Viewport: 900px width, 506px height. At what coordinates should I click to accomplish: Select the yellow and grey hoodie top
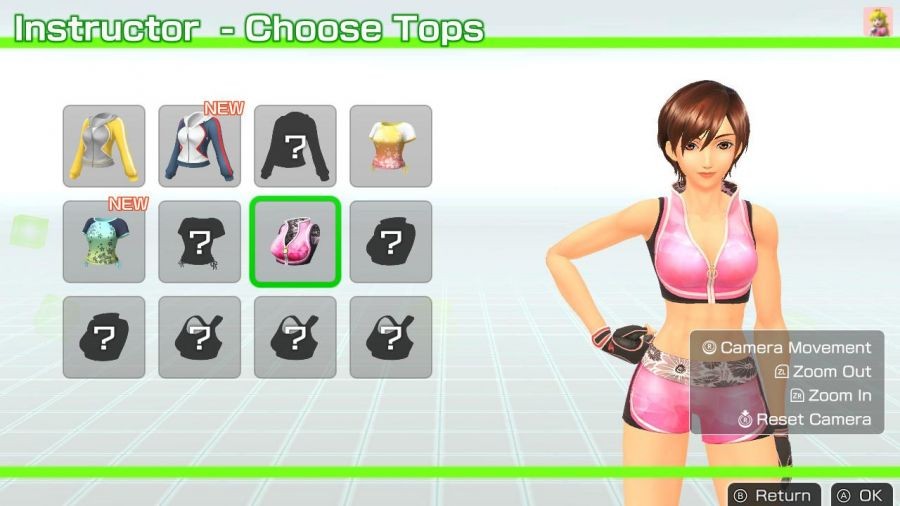[x=104, y=146]
